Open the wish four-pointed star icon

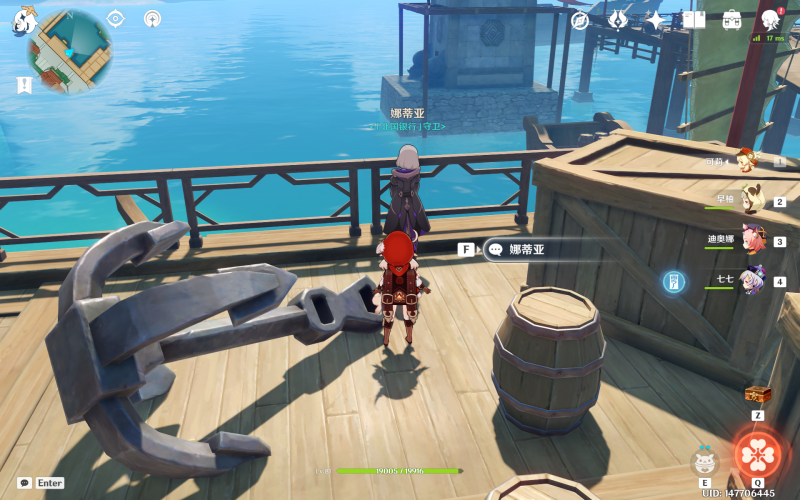655,20
